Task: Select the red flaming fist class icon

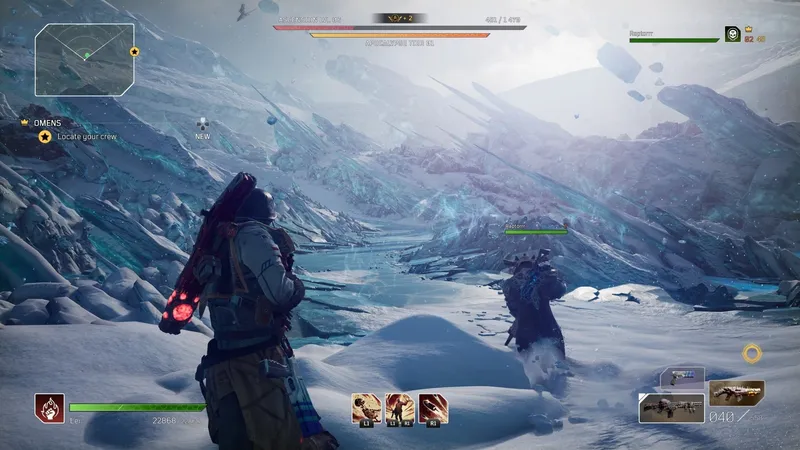Action: (x=46, y=406)
